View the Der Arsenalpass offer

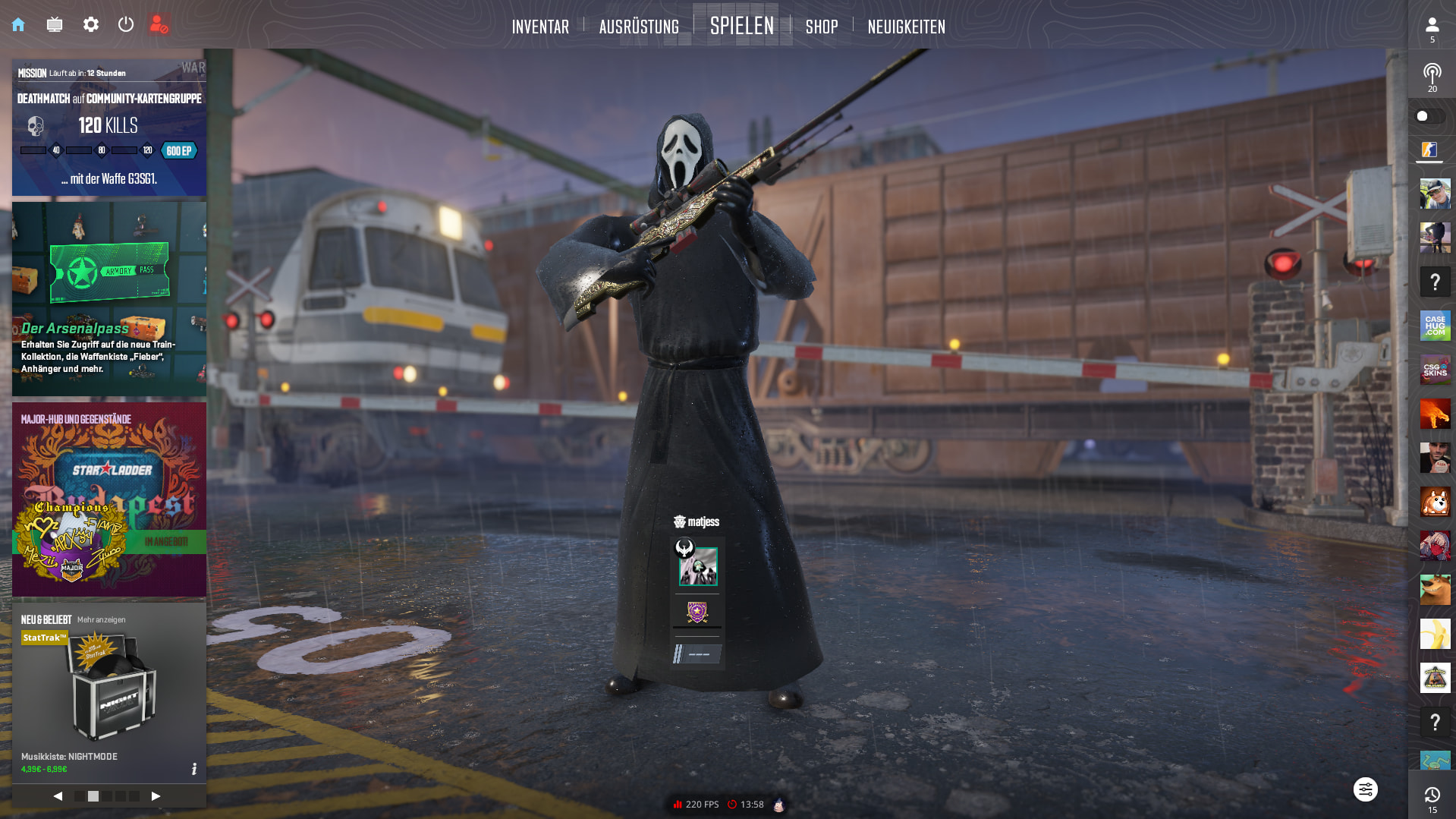[x=108, y=298]
